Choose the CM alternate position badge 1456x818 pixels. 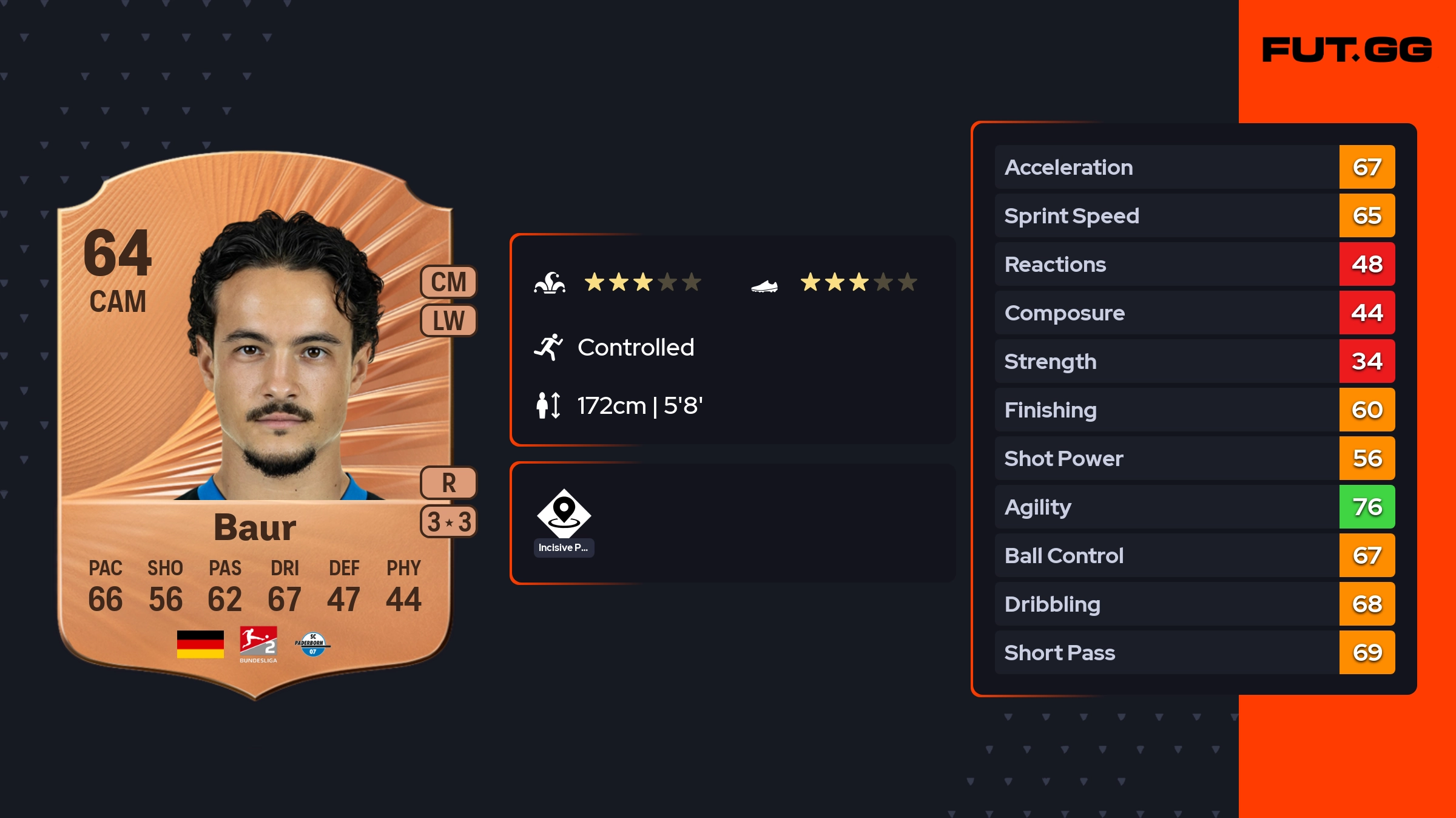pos(448,282)
